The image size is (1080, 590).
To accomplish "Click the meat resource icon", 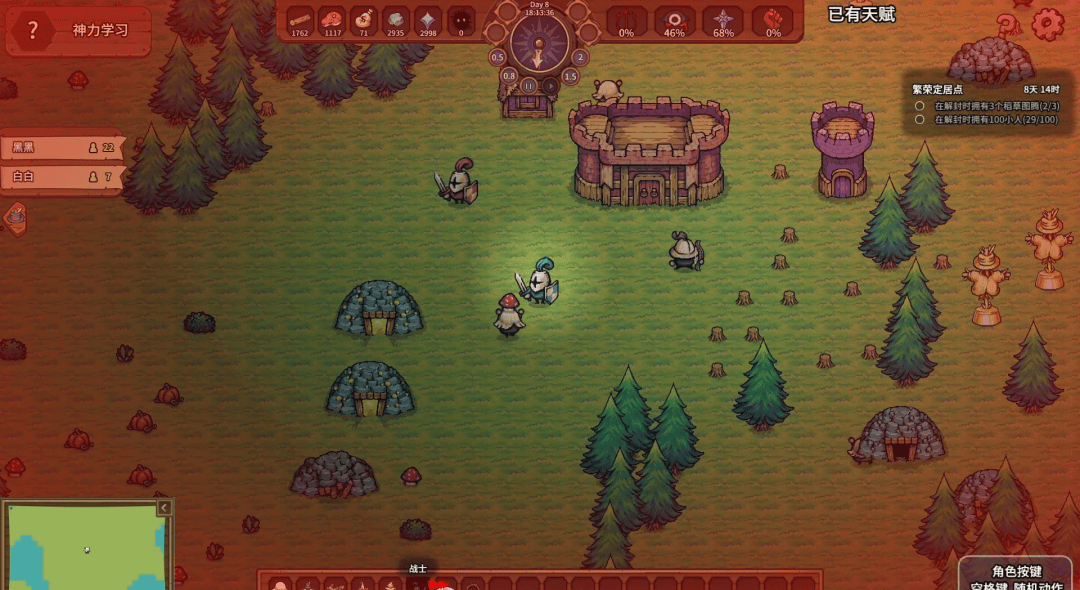I will (x=331, y=19).
